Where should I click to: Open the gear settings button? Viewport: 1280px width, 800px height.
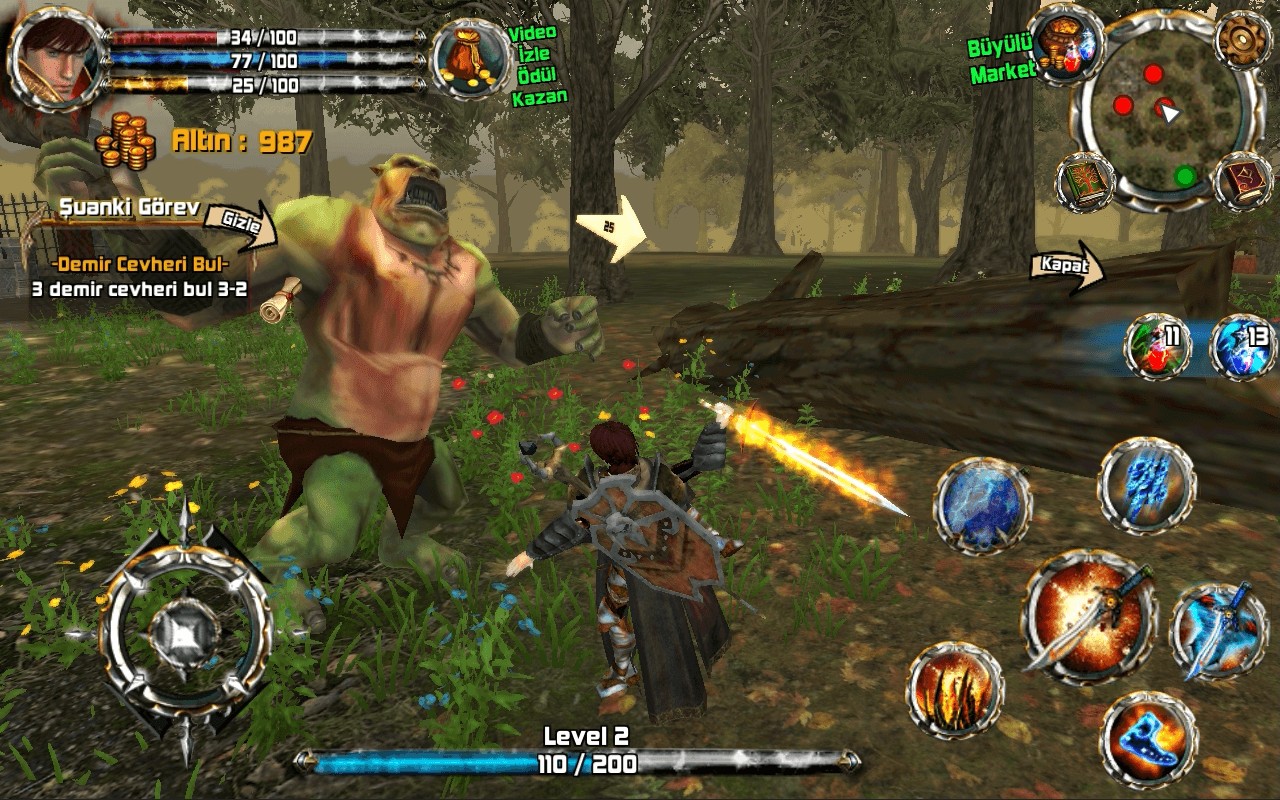click(1243, 40)
